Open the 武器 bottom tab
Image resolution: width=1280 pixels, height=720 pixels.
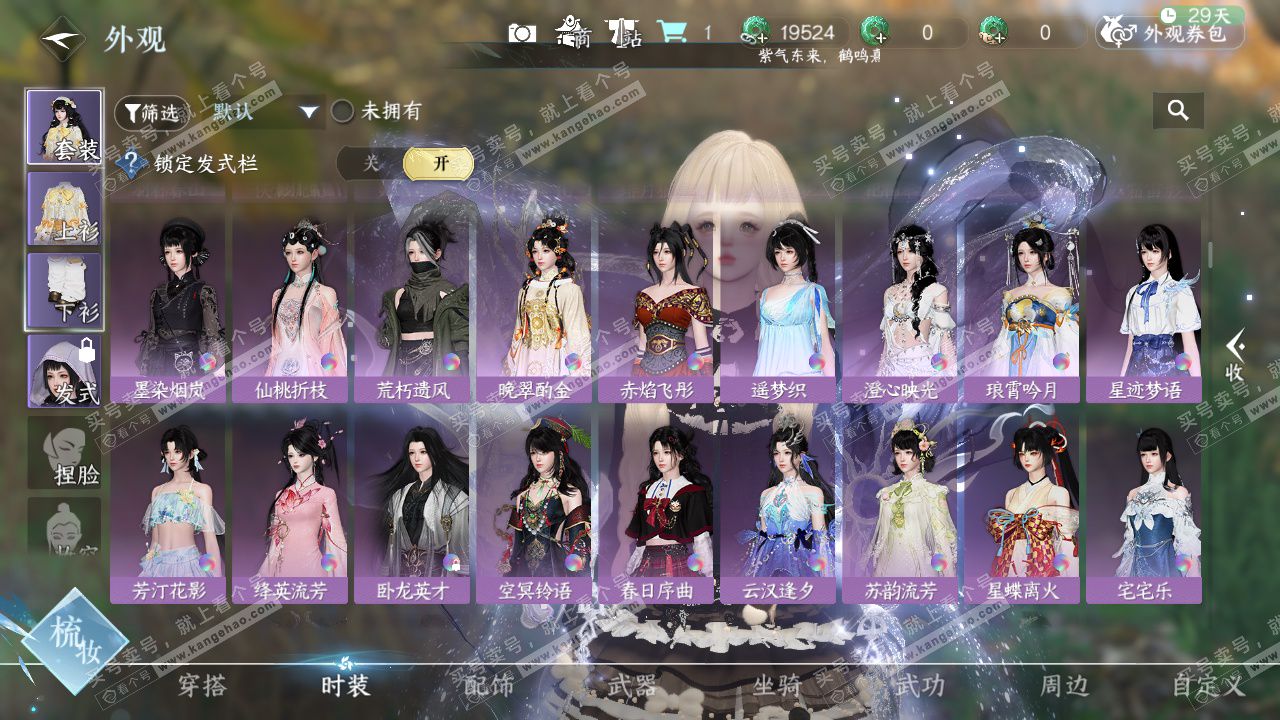(632, 685)
